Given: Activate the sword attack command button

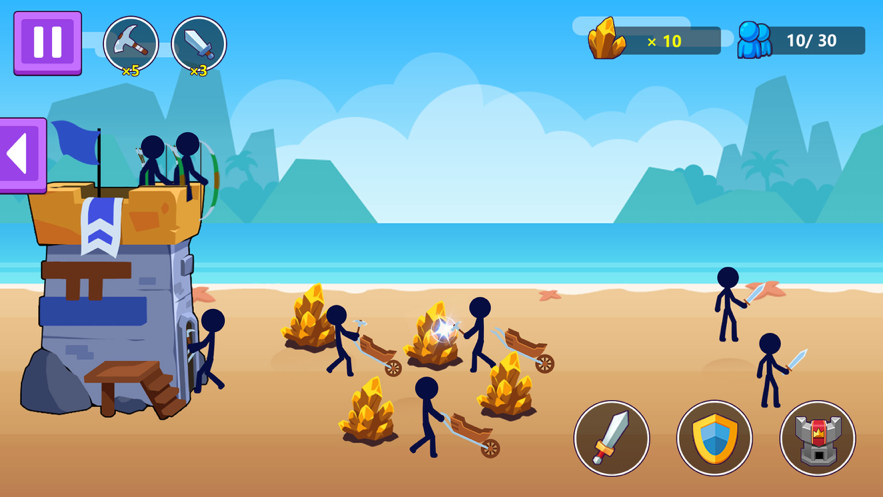Looking at the screenshot, I should pyautogui.click(x=611, y=438).
